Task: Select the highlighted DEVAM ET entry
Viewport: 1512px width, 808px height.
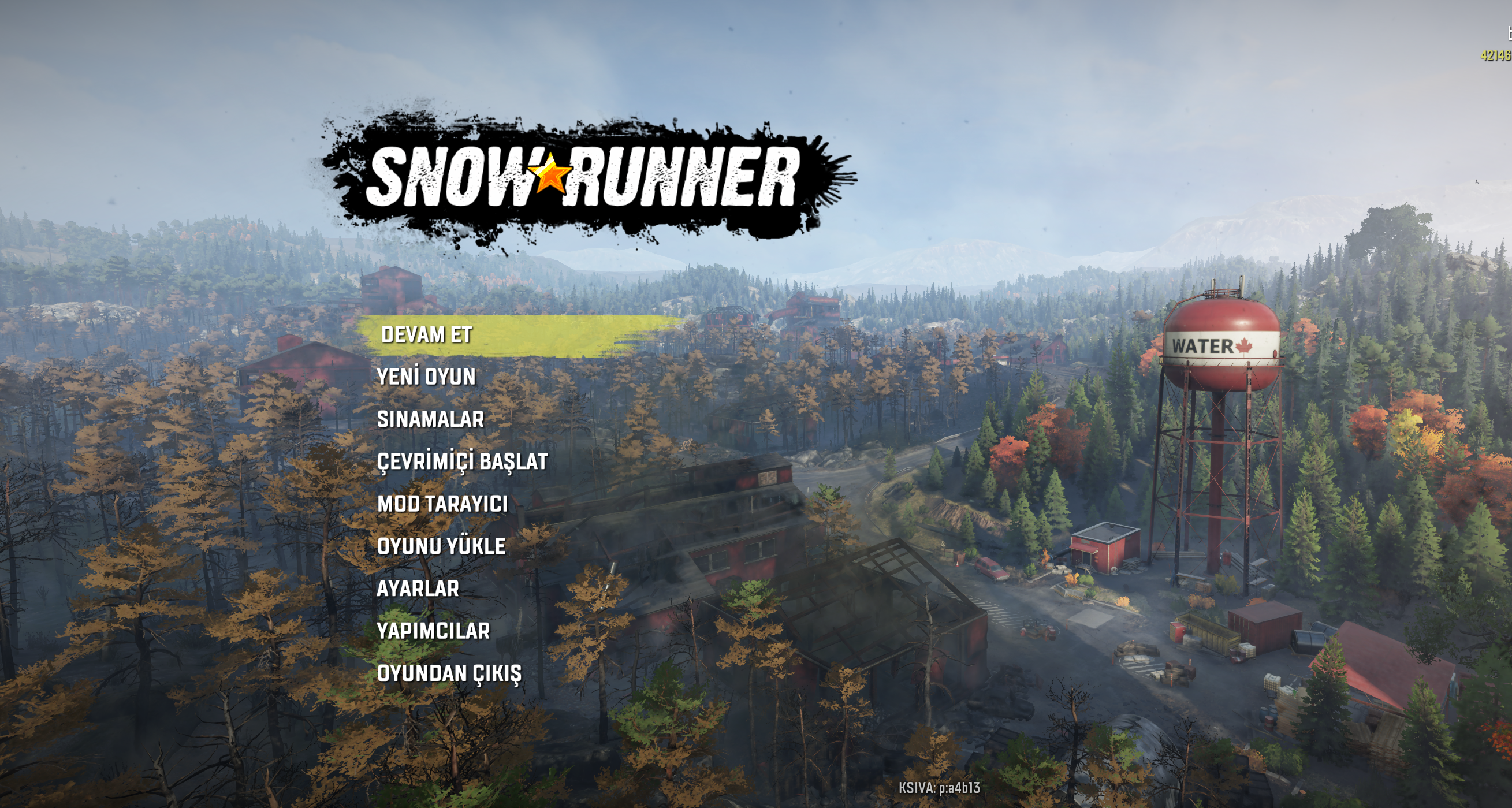Action: coord(427,335)
